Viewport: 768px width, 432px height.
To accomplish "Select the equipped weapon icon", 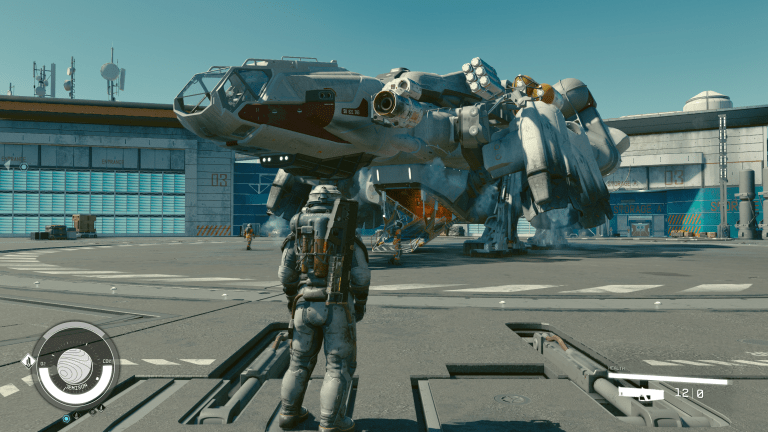I will tap(641, 393).
